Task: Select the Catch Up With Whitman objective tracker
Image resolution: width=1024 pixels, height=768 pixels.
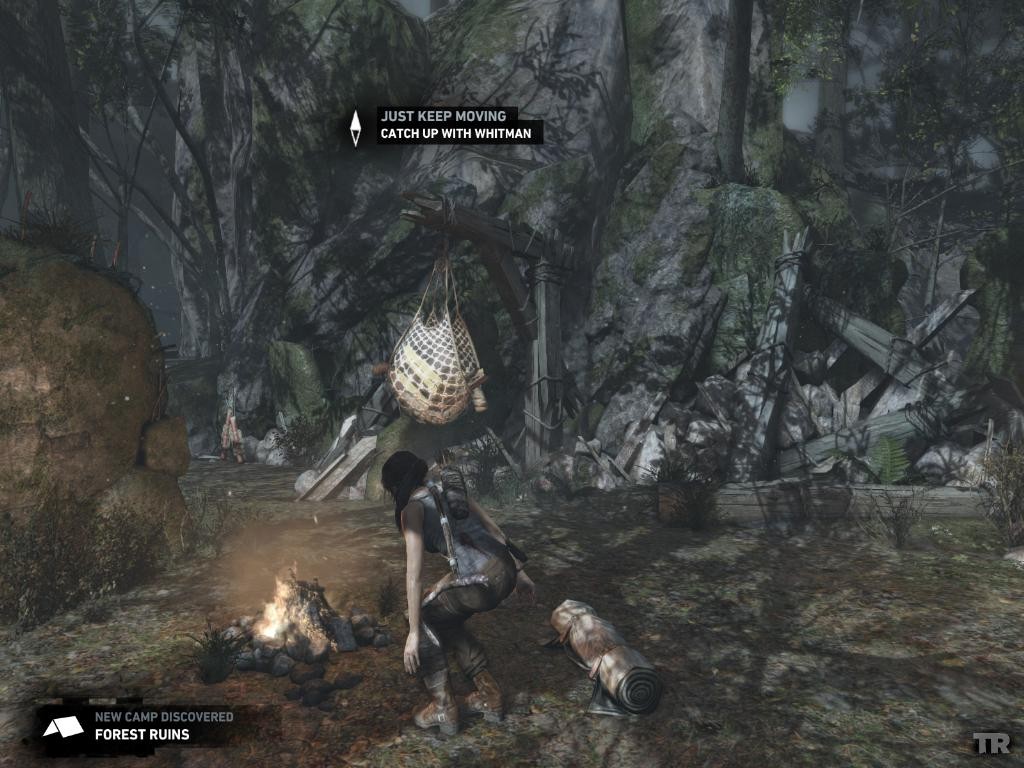Action: coord(460,132)
